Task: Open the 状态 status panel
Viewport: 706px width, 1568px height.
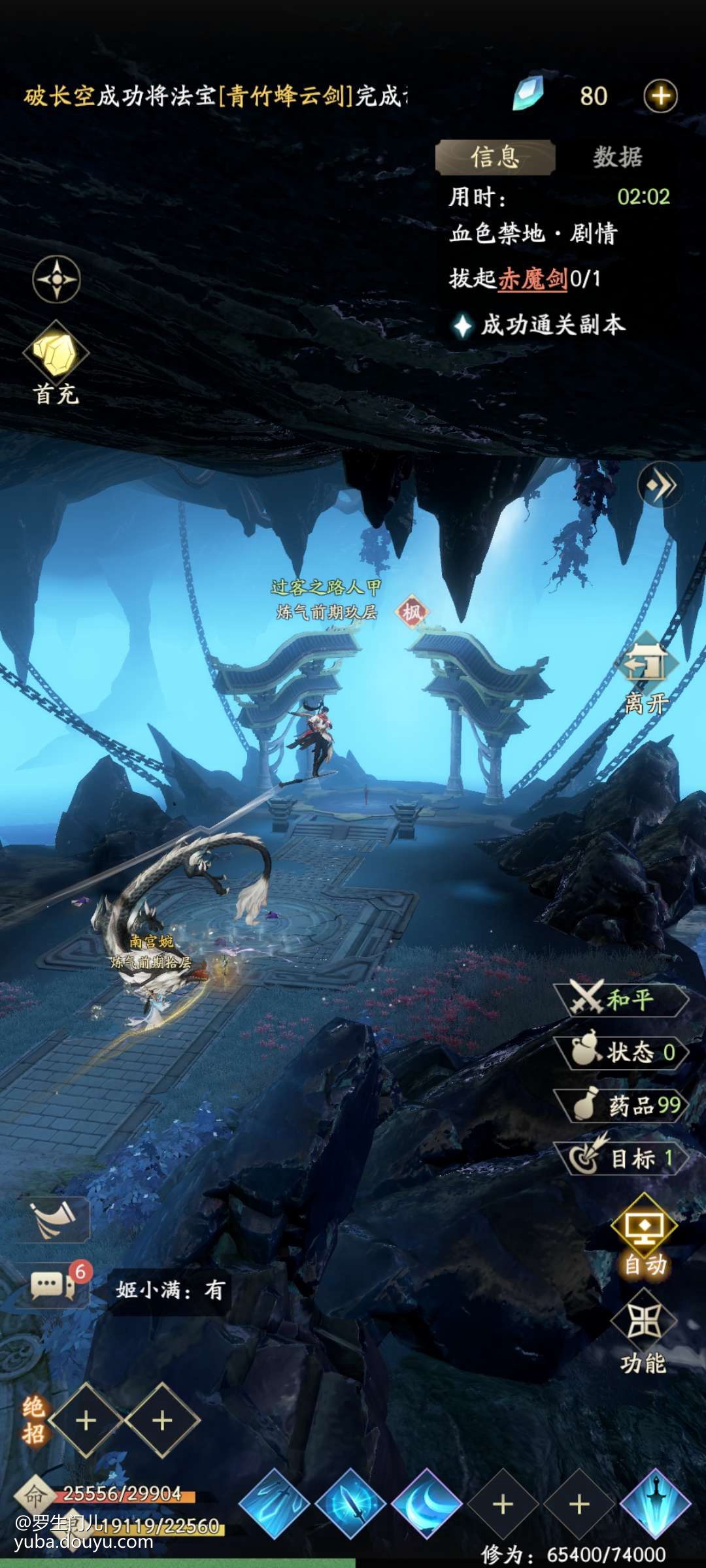Action: click(x=621, y=1052)
